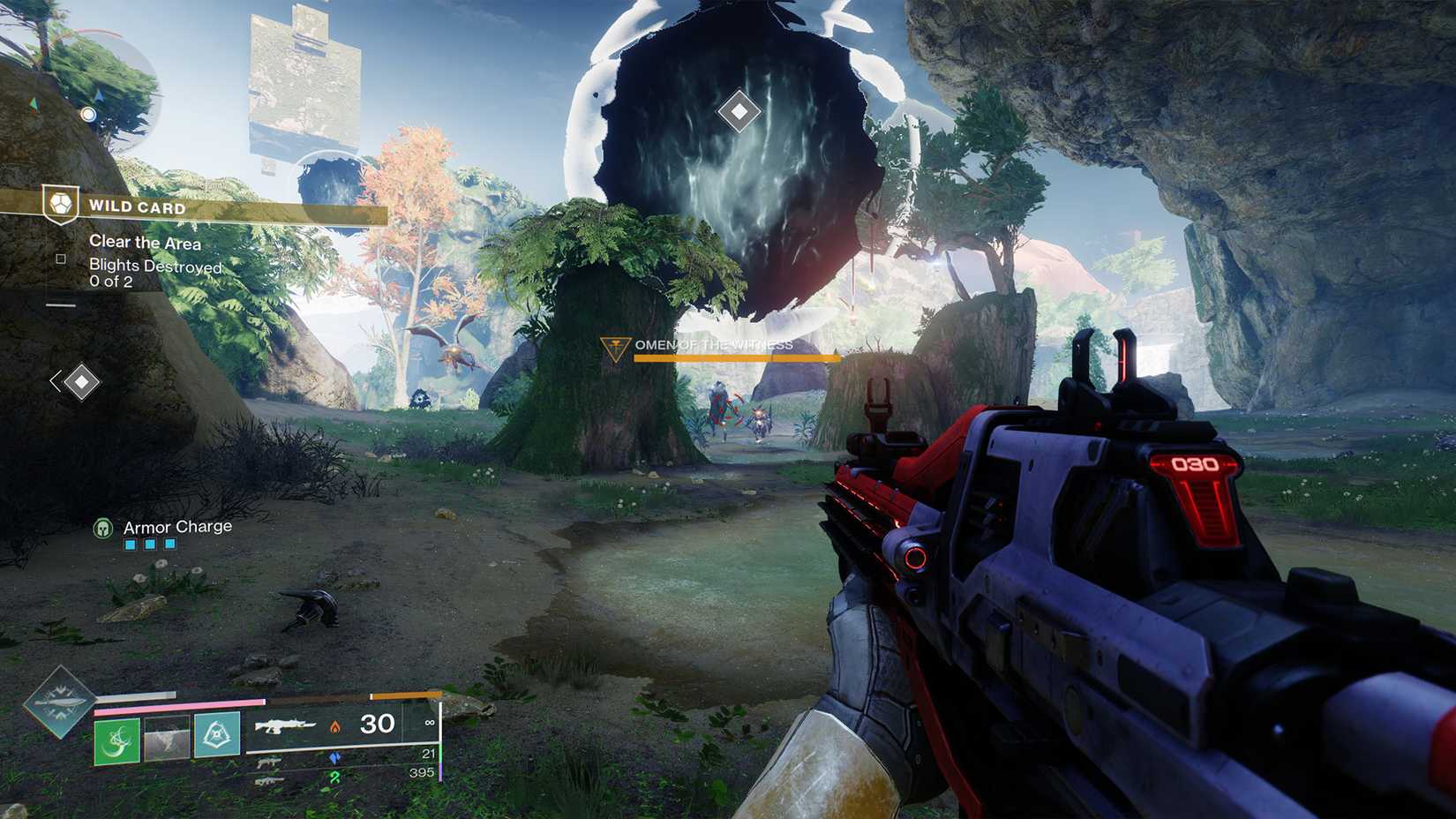Select the Armor Charge helmet icon
Viewport: 1456px width, 819px height.
103,527
